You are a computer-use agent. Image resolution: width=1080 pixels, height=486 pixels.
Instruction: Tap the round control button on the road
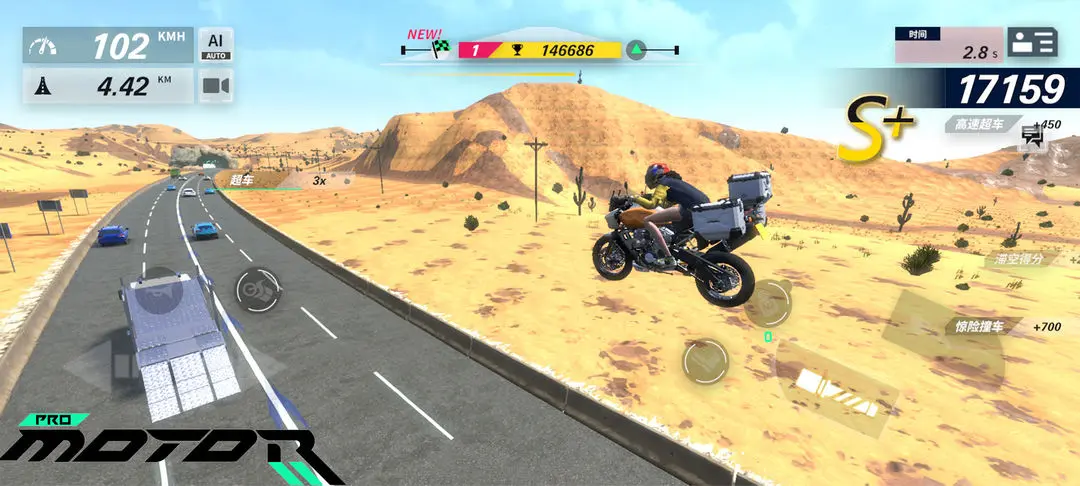coord(258,290)
